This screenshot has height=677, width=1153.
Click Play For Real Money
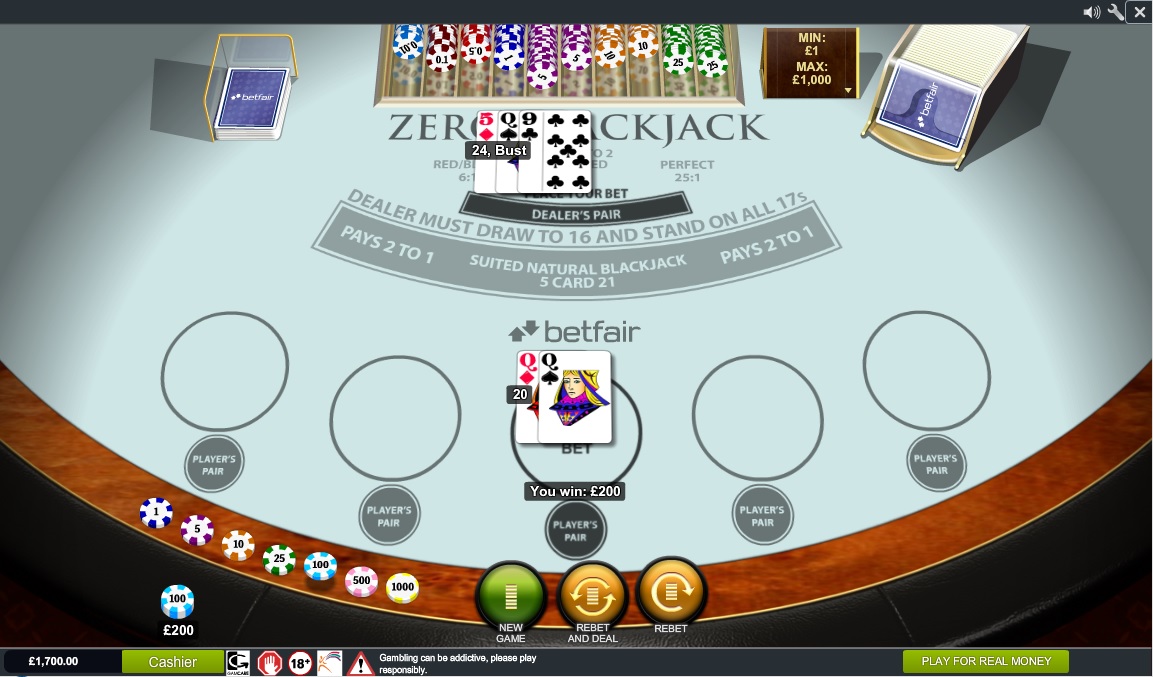click(985, 661)
